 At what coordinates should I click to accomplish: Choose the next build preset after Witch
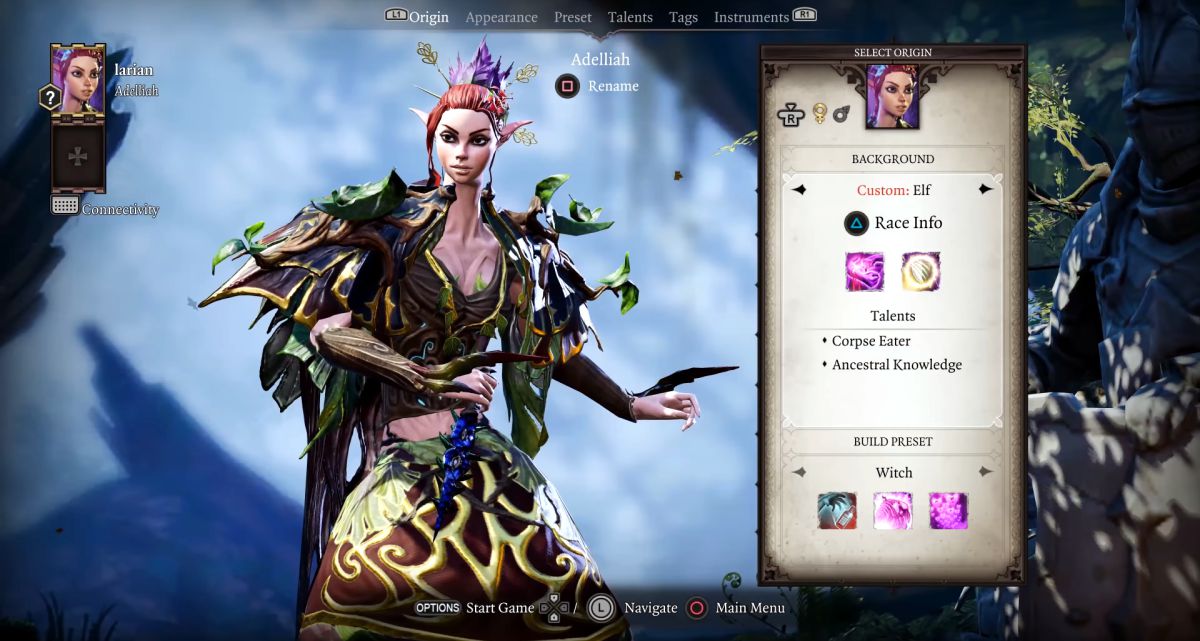986,472
